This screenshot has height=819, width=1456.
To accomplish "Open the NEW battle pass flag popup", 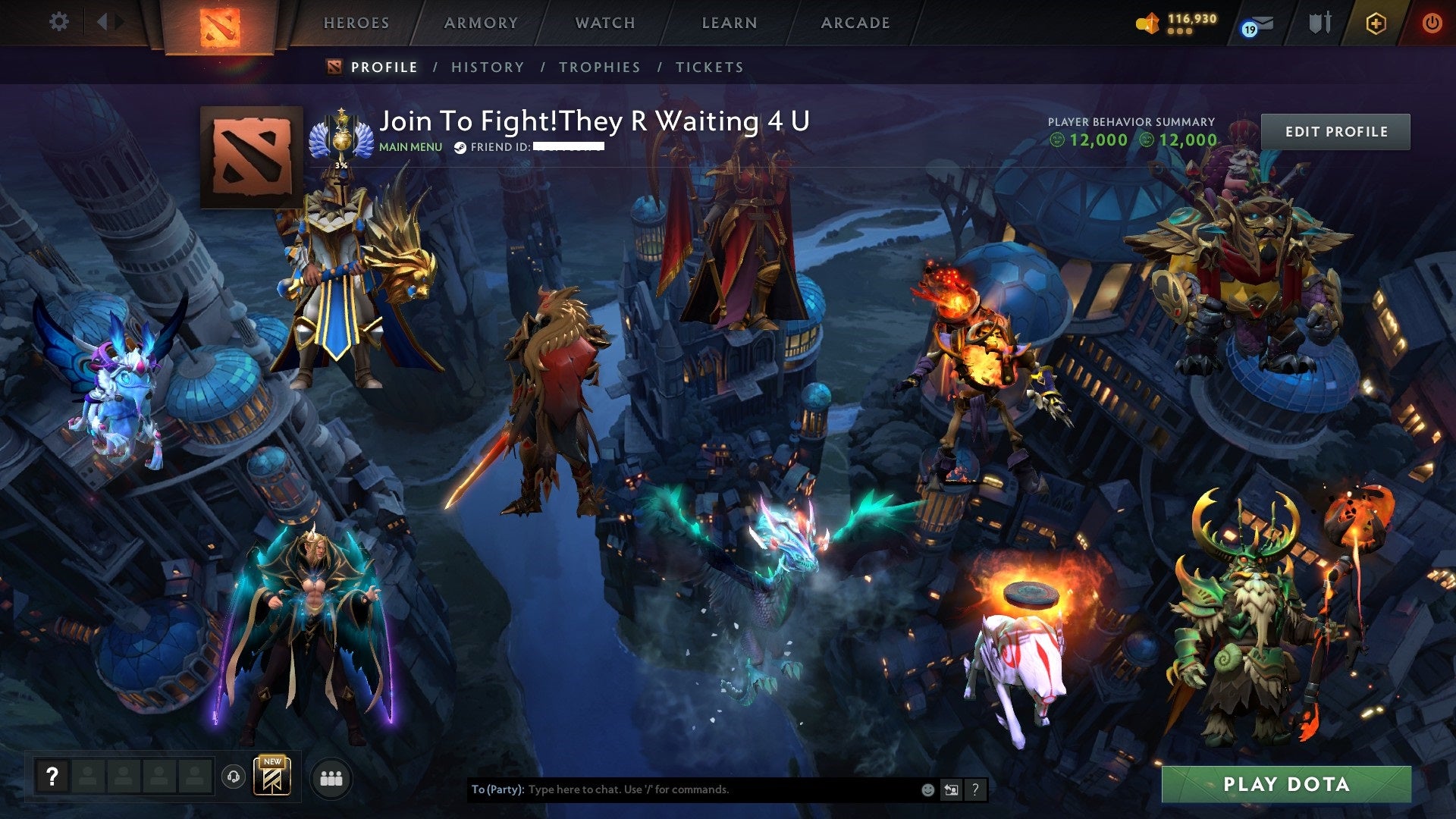I will pyautogui.click(x=271, y=777).
